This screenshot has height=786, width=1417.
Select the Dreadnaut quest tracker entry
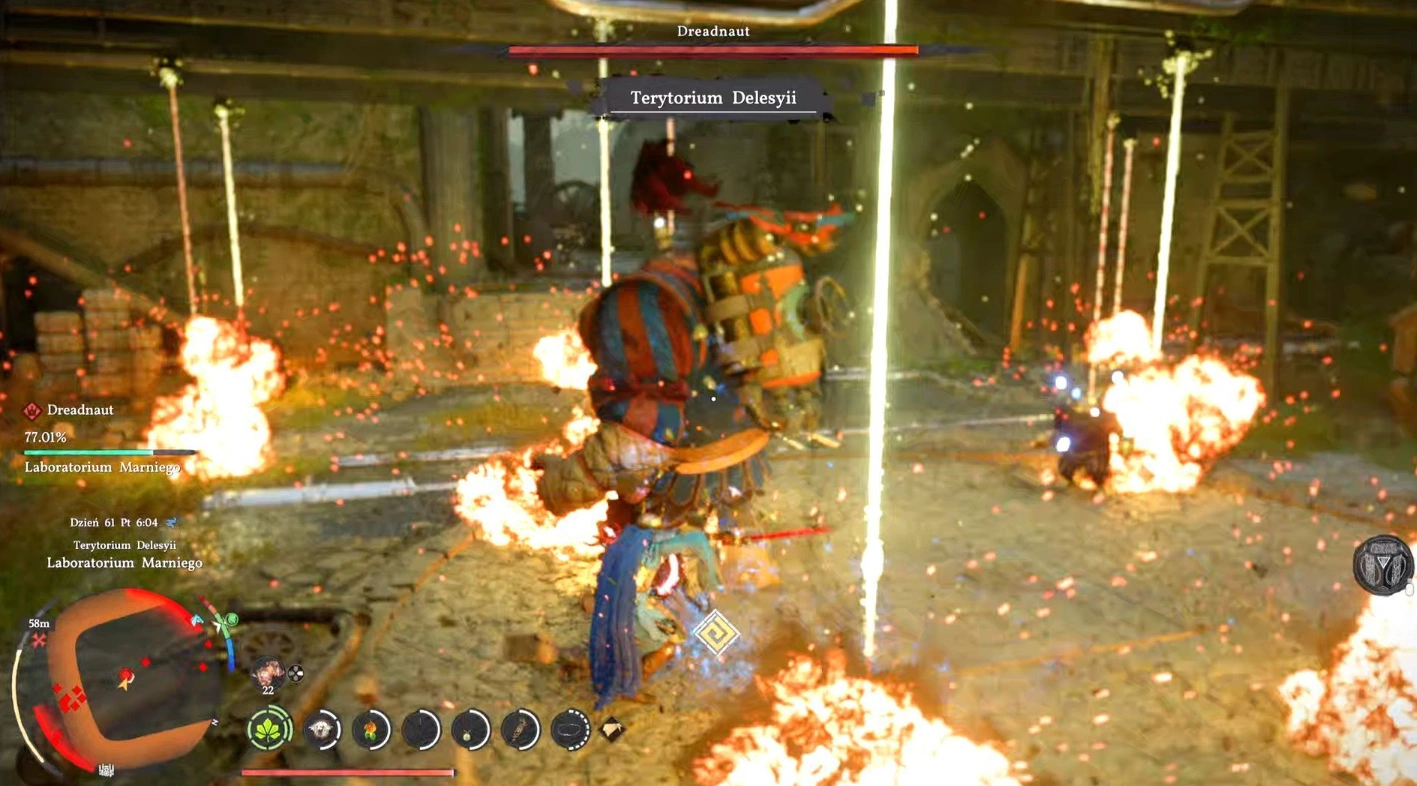79,410
